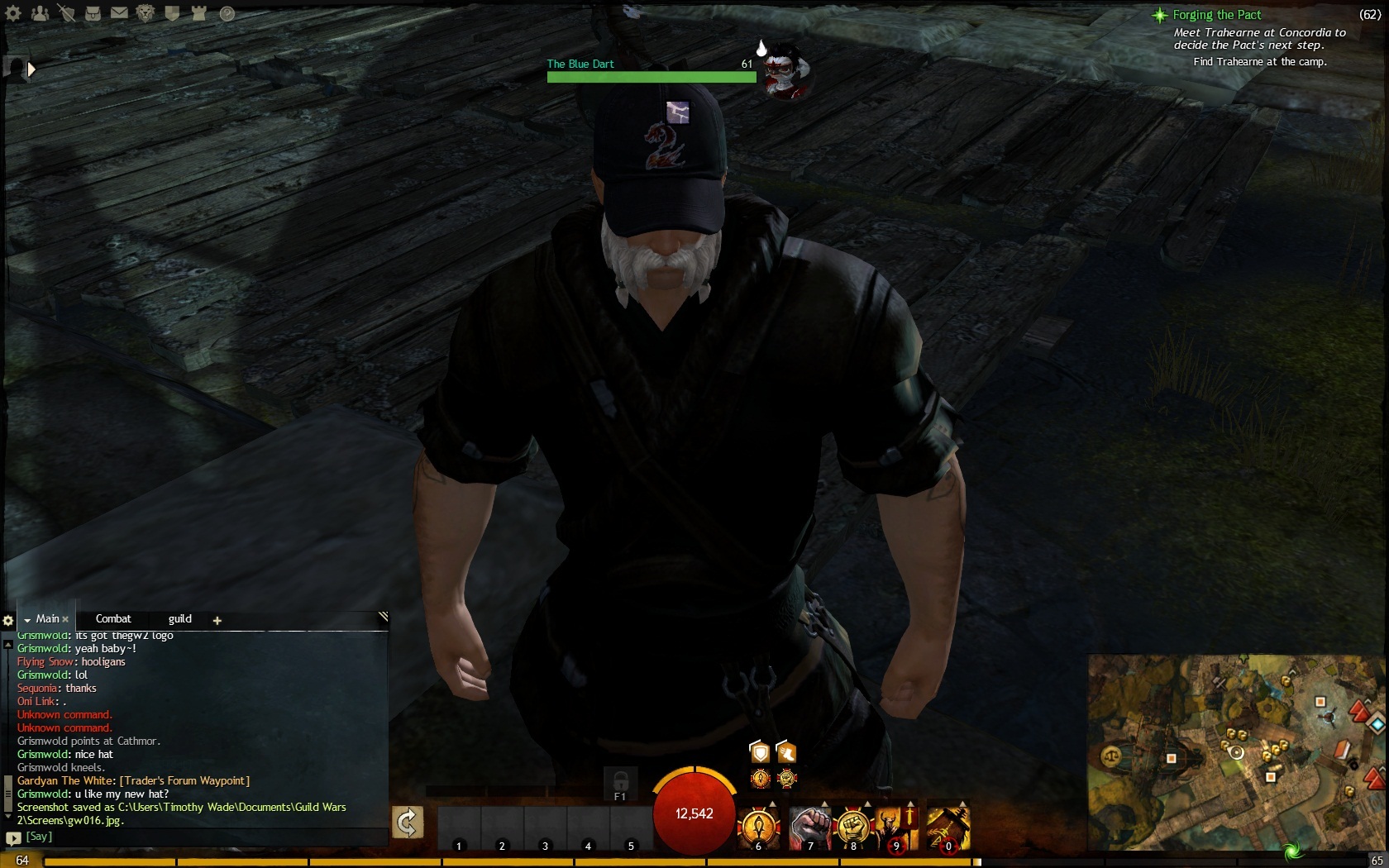Activate the weapon swap arrows button

(x=408, y=823)
